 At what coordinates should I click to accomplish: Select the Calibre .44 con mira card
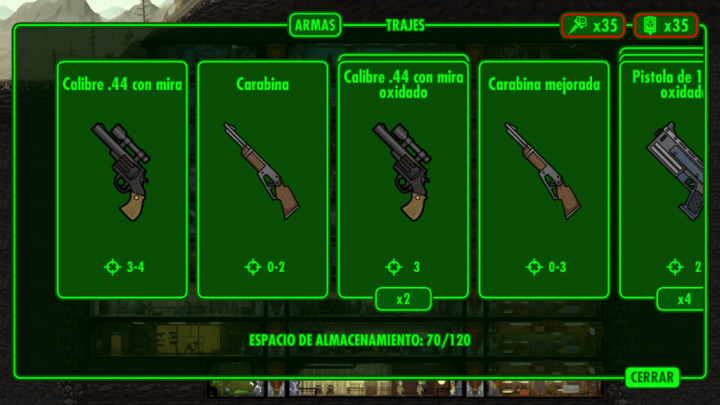(122, 179)
